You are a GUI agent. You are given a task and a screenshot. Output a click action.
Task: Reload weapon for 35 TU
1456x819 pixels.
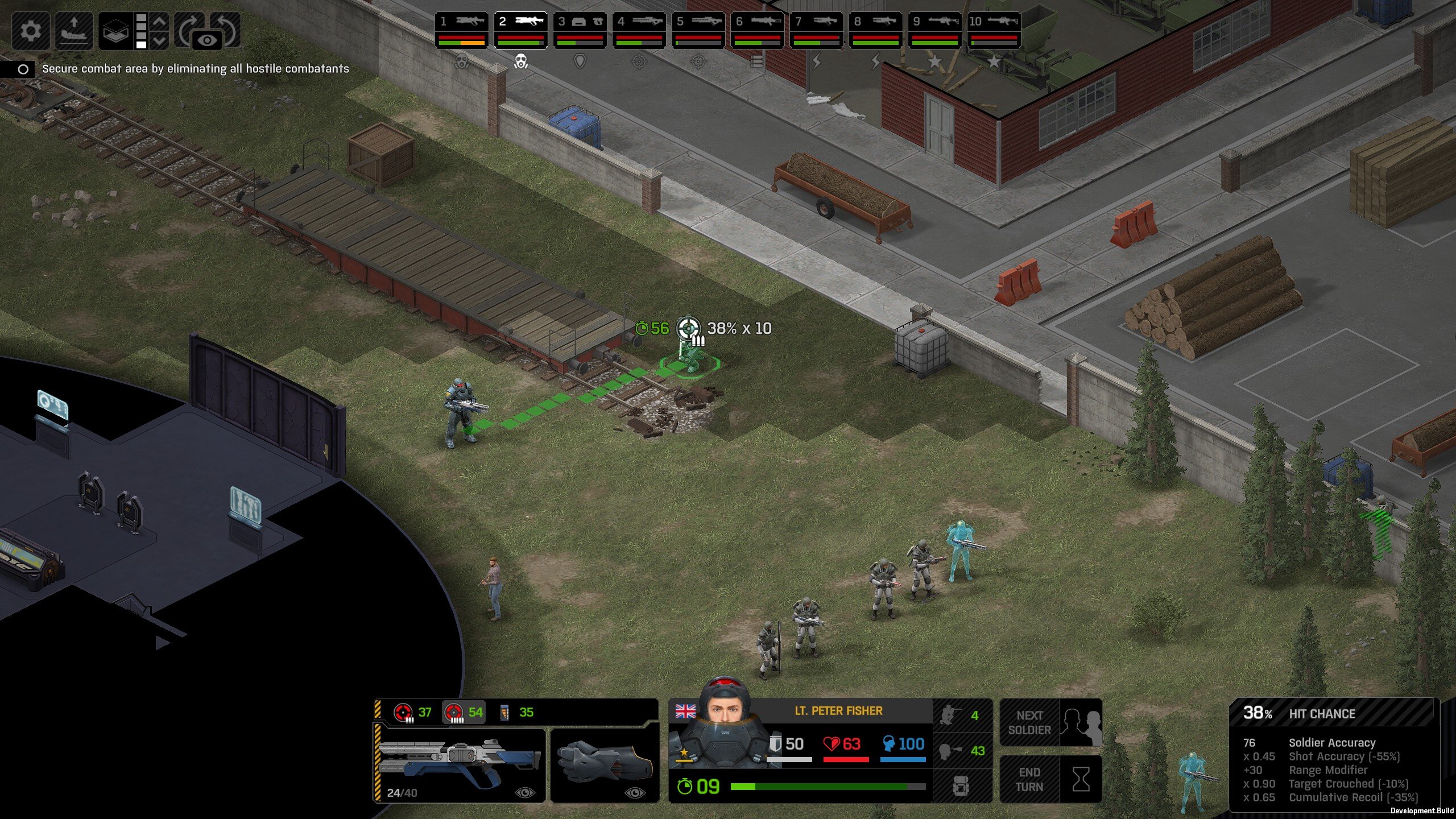(x=516, y=712)
